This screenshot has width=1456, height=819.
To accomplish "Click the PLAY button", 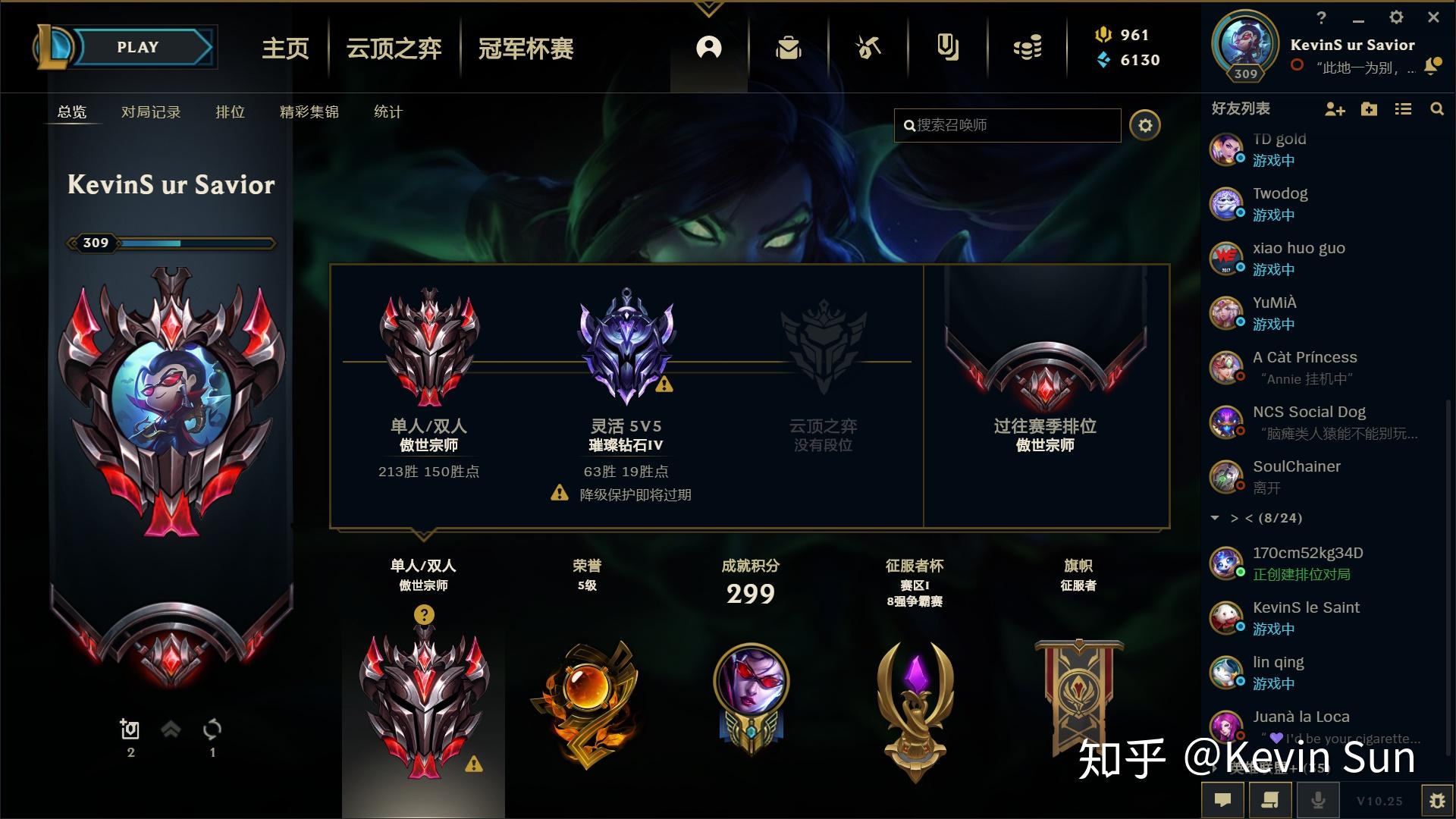I will (136, 46).
